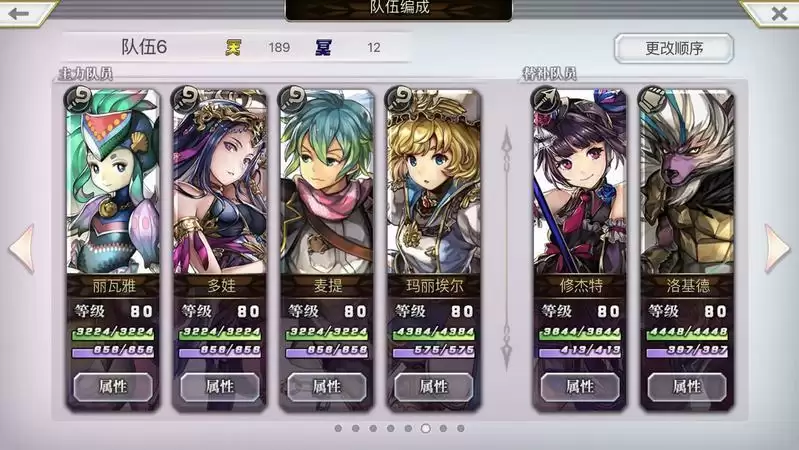The image size is (799, 450).
Task: View 属性 attributes for 修杰特
Action: (x=579, y=386)
